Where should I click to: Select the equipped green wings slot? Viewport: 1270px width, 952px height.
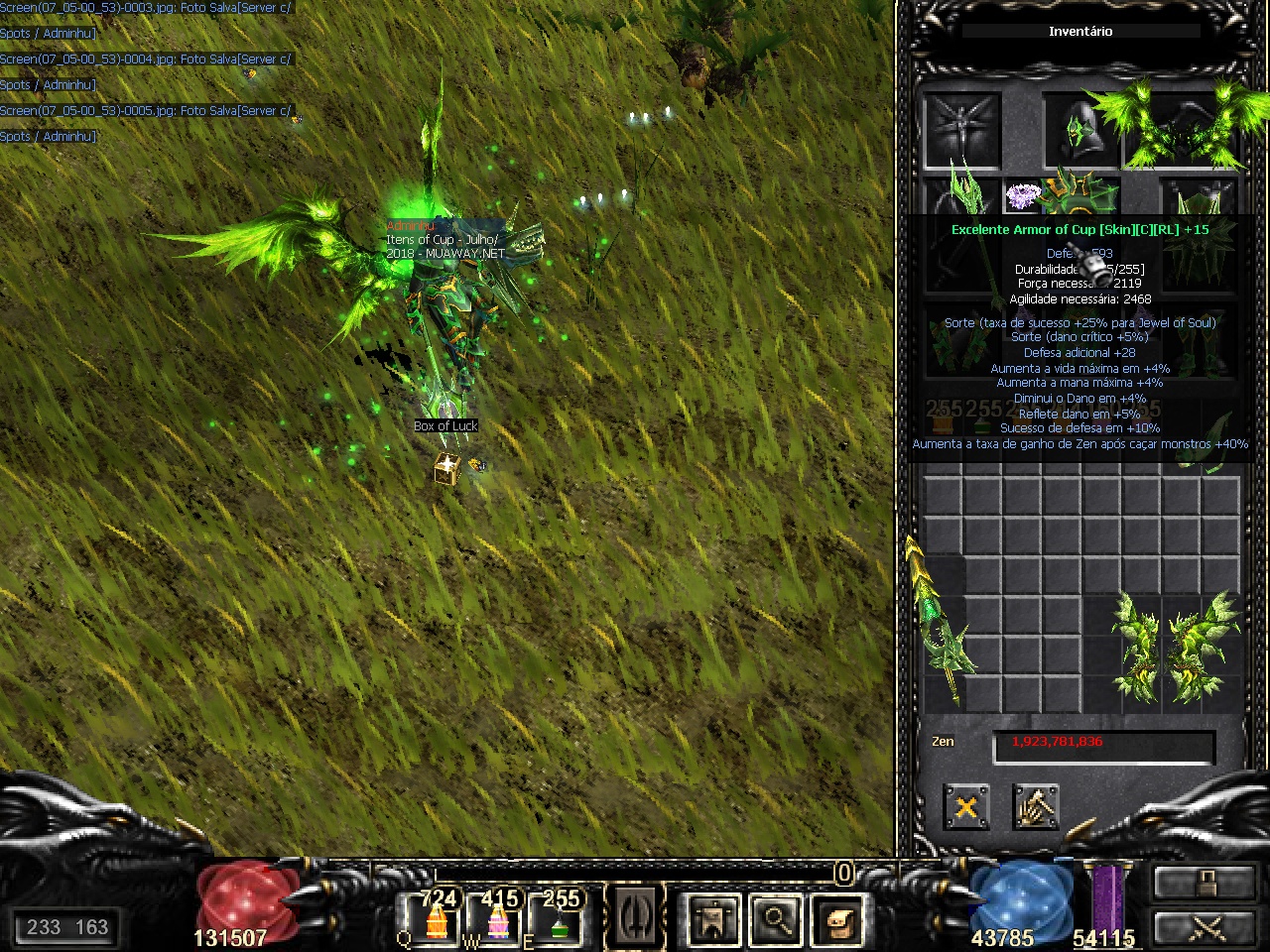pyautogui.click(x=1183, y=129)
